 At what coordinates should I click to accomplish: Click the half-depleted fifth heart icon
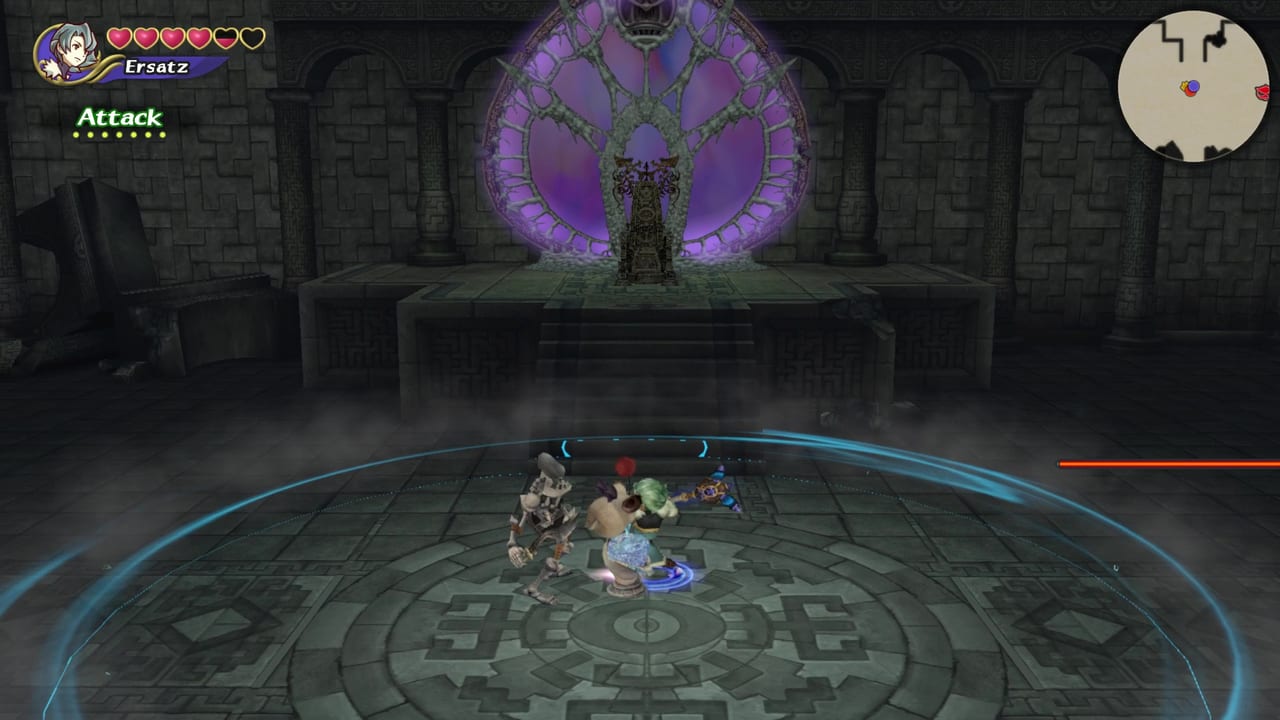[226, 39]
